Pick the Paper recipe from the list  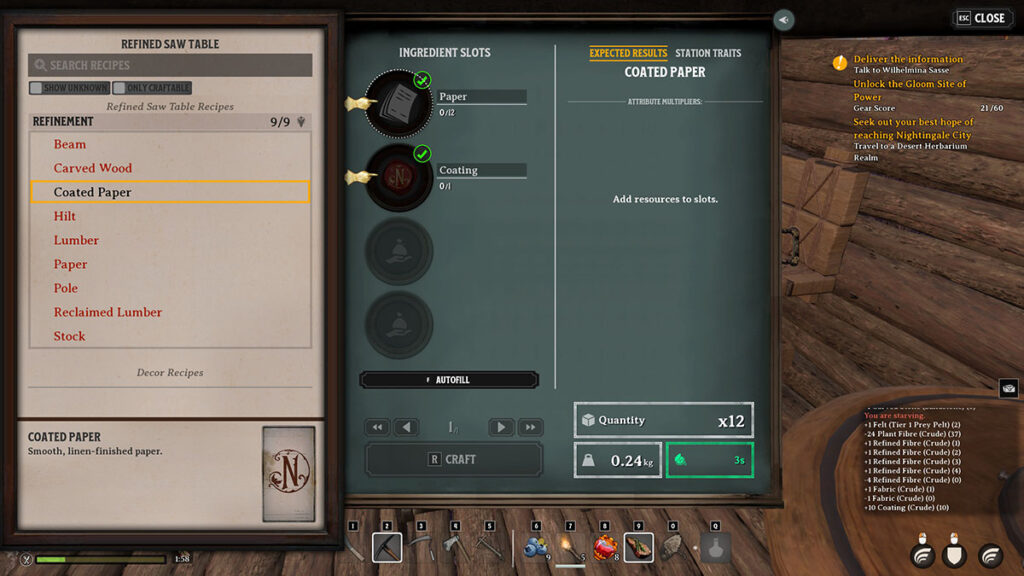71,264
